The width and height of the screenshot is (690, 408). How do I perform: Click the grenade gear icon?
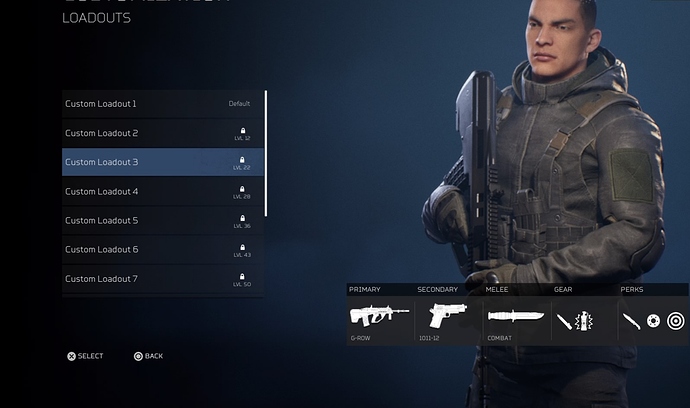click(584, 321)
